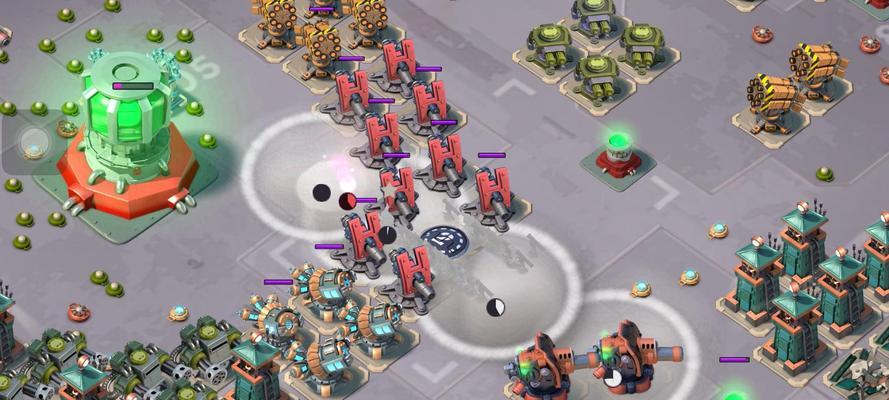Tap the translucent floating AssistiveTouch button

click(x=34, y=142)
